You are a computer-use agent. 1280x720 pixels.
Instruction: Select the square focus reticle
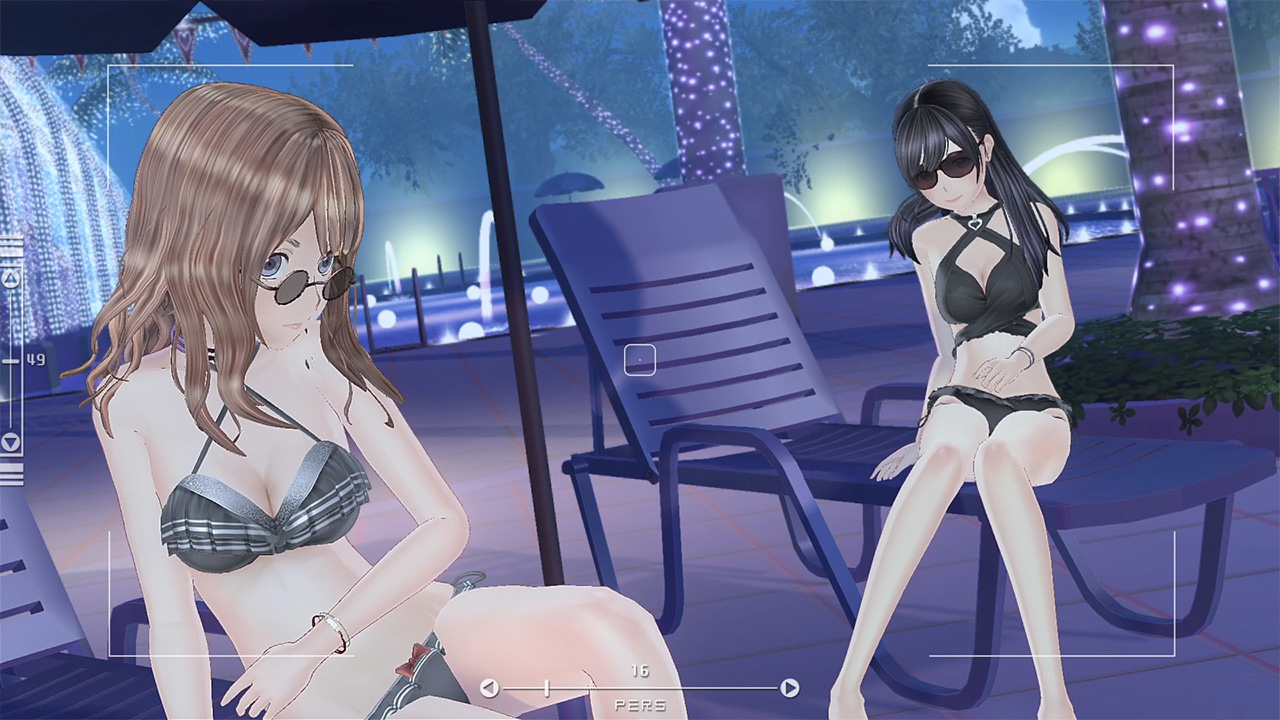click(640, 360)
